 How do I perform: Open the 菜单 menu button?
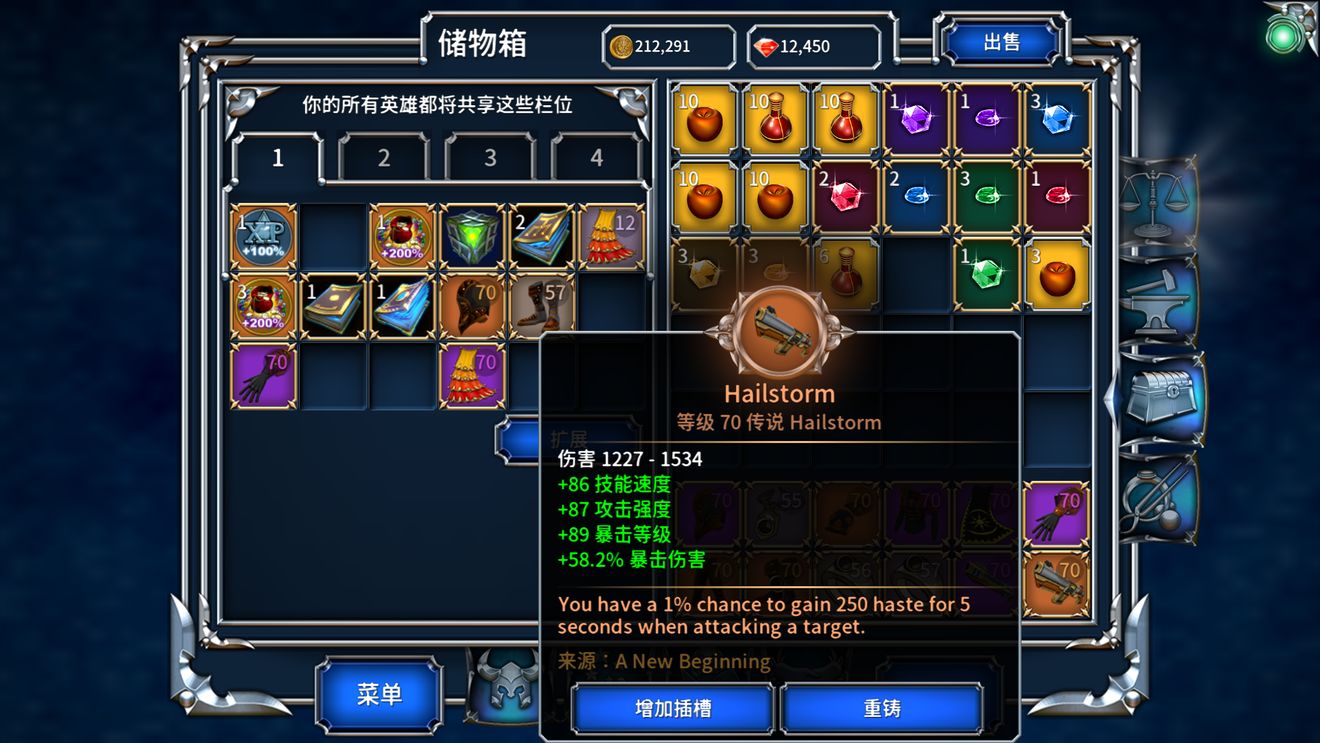379,695
